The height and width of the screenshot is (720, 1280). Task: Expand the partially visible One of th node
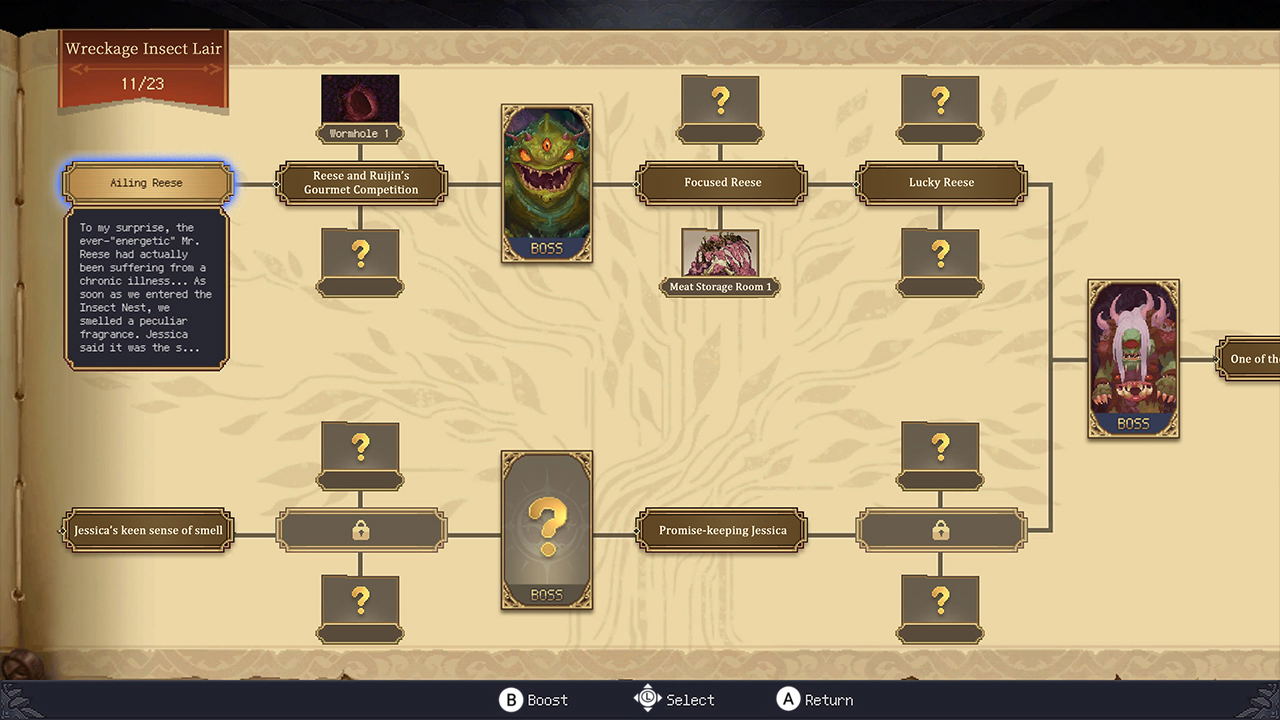(1252, 358)
